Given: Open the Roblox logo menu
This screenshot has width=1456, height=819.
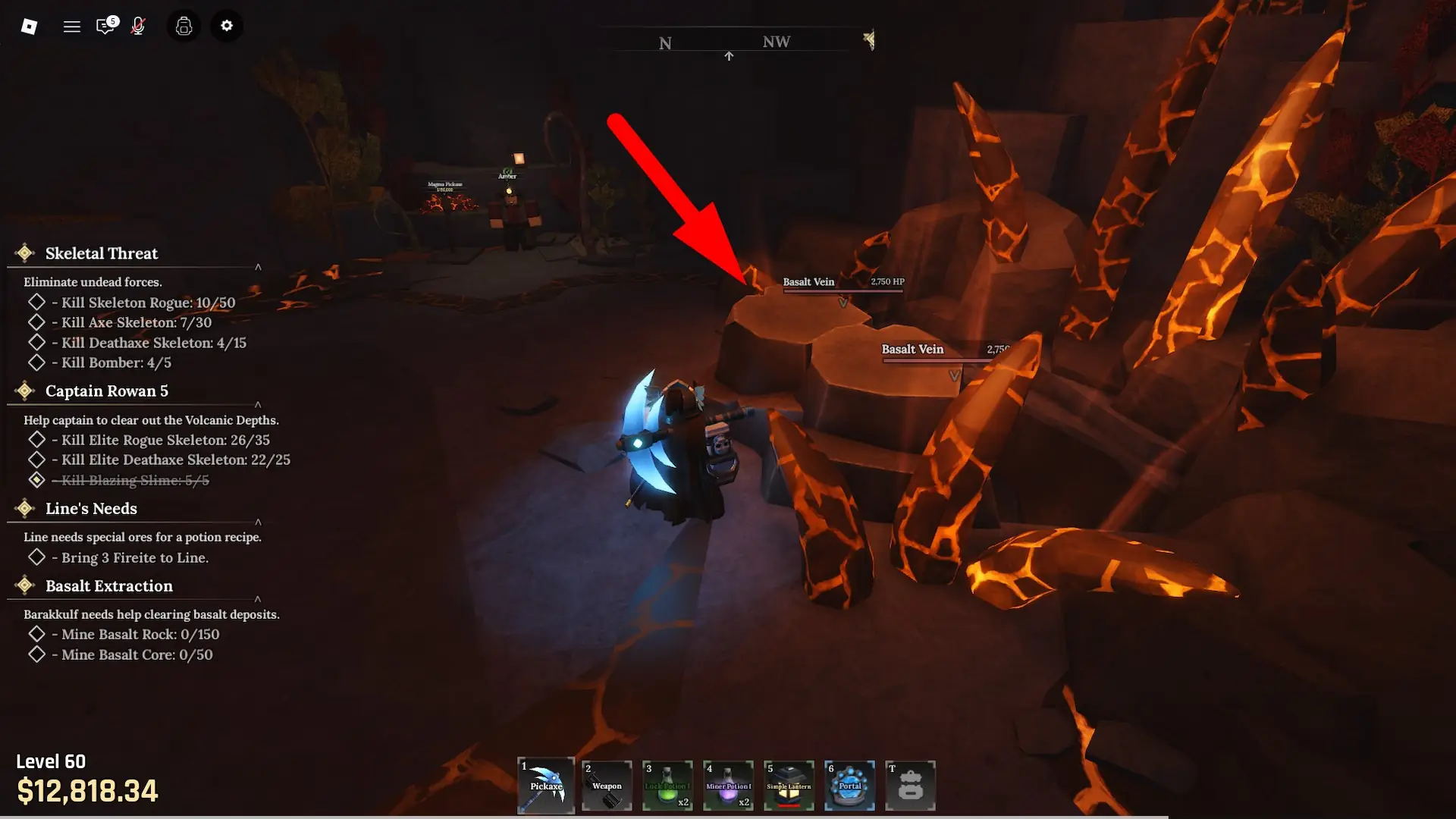Looking at the screenshot, I should [x=29, y=25].
